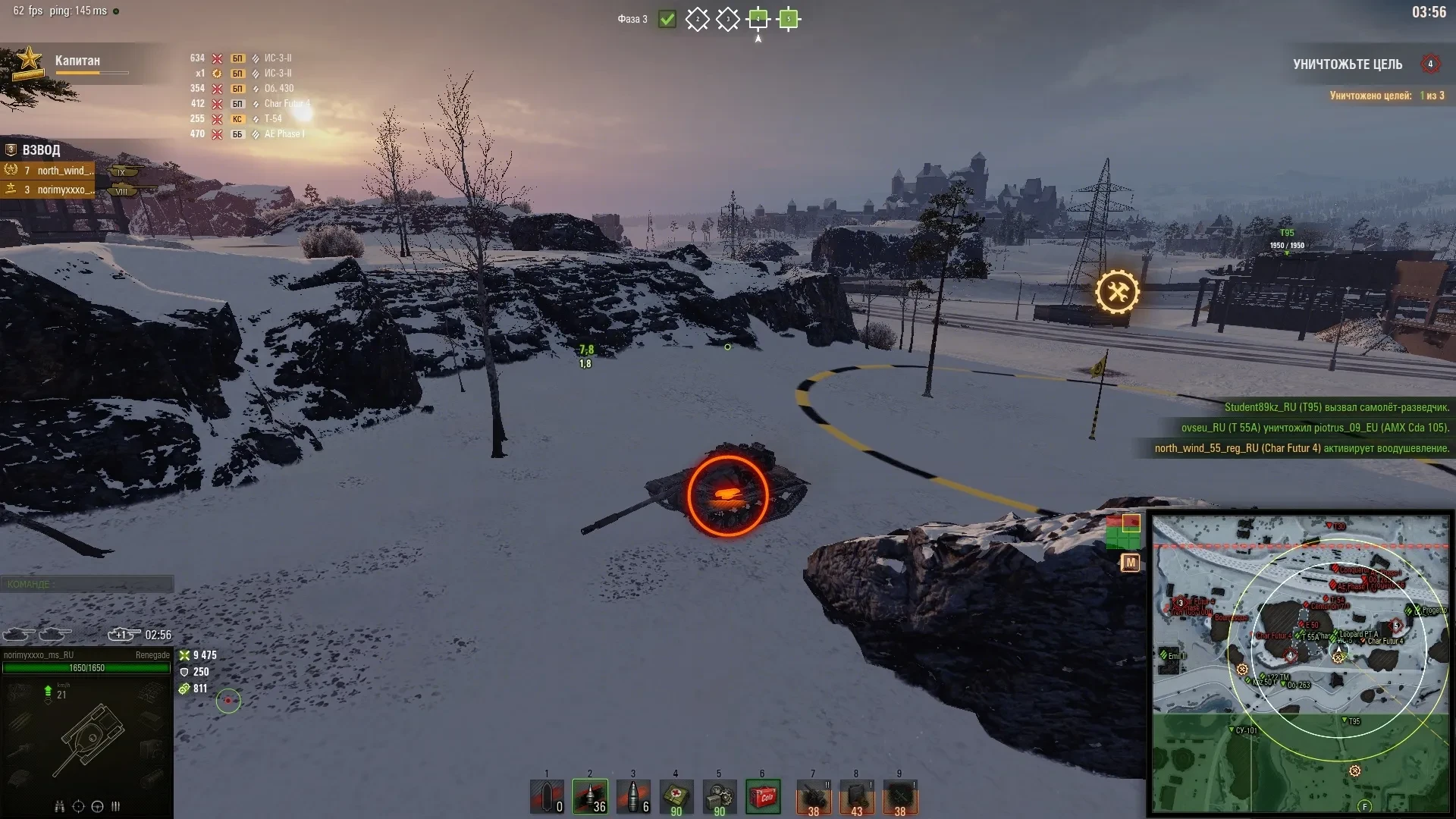Select the completed phase checkmark marker
Screen dimensions: 1456x819
[667, 19]
